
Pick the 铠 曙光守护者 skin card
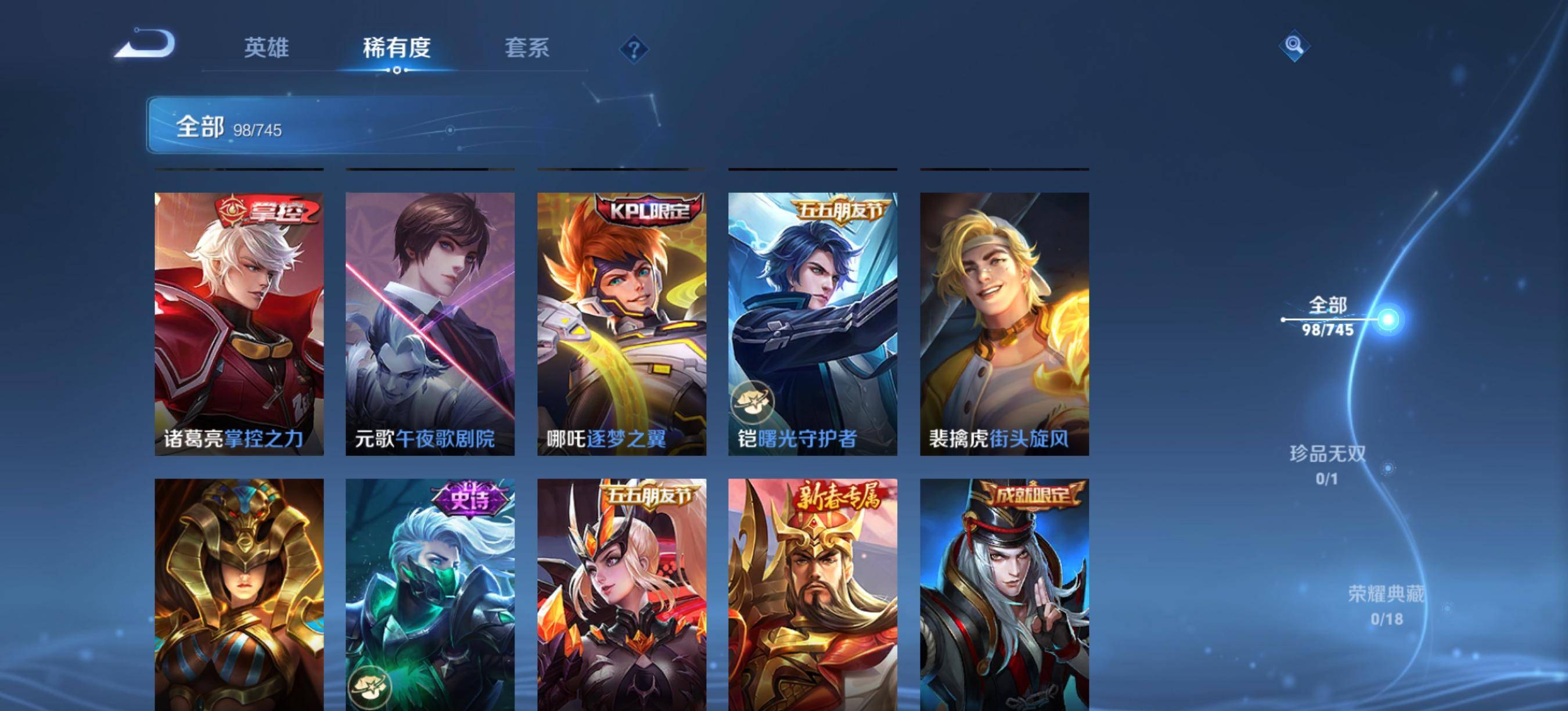pos(812,324)
